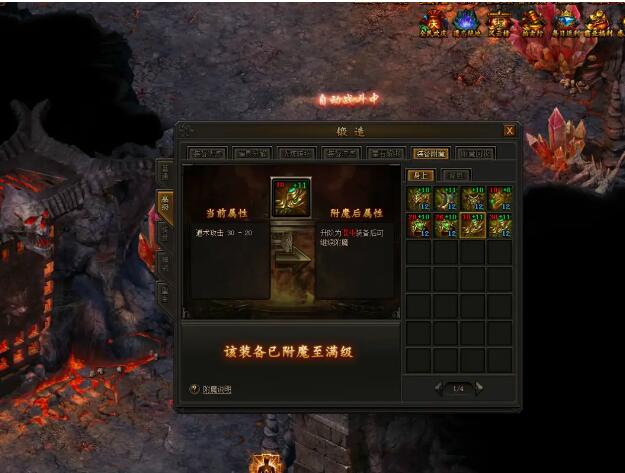Switch to the 身上 equipped items tab
This screenshot has width=625, height=473.
click(x=419, y=175)
